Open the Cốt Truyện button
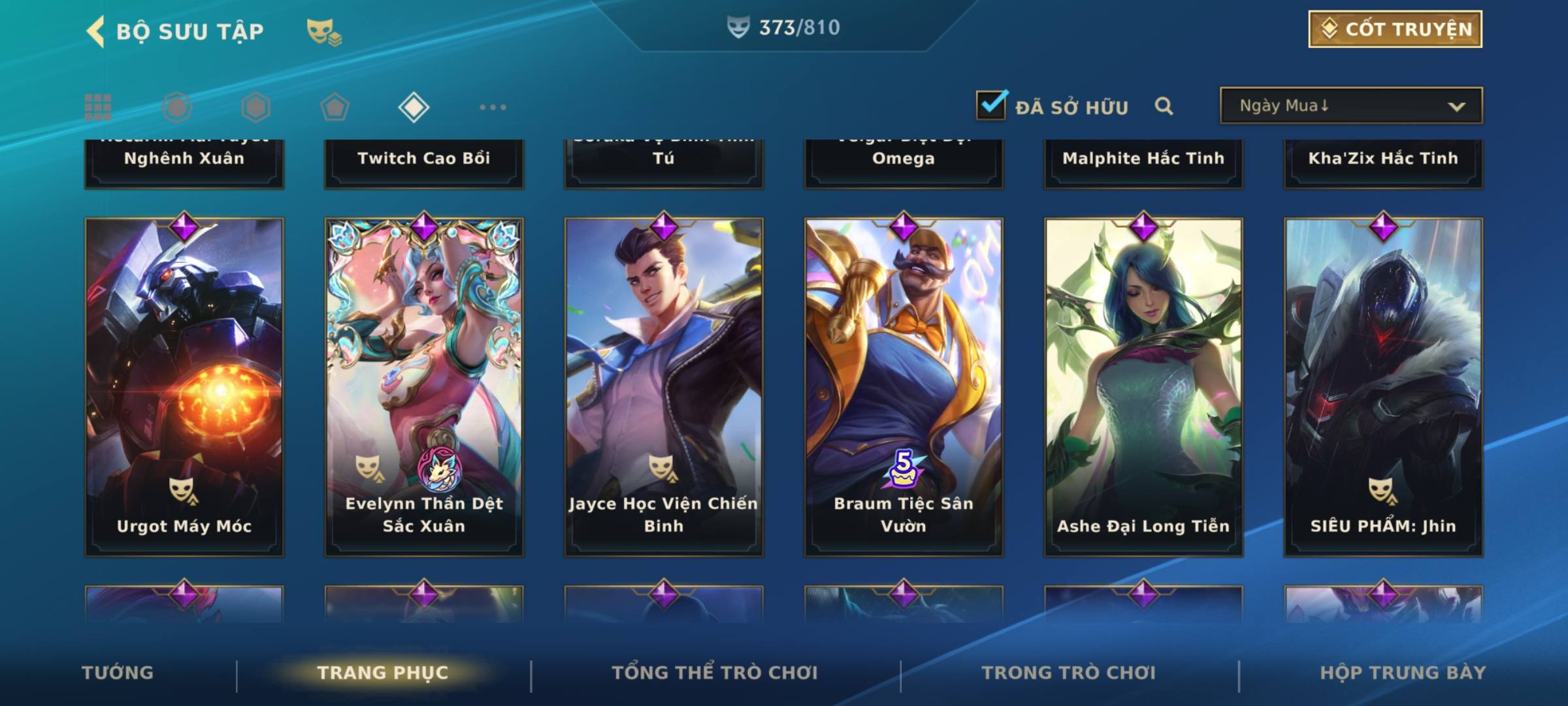 [x=1394, y=29]
